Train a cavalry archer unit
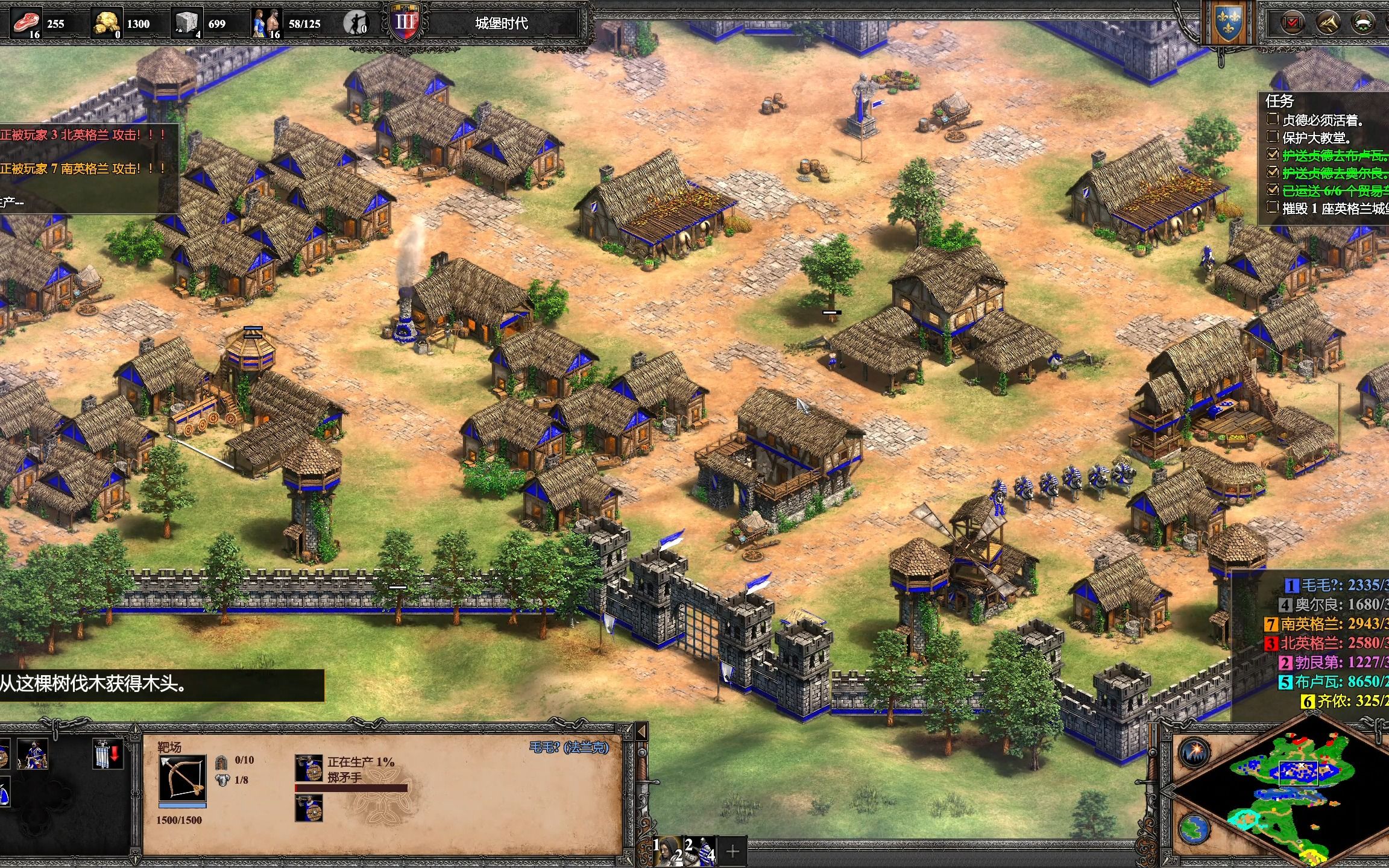The width and height of the screenshot is (1389, 868). tap(33, 753)
